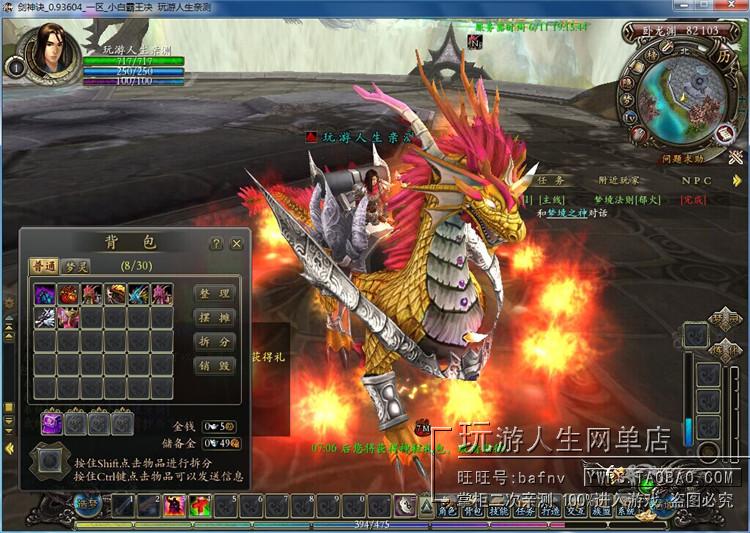Switch to the 梦灵 bag tab
Viewport: 750px width, 533px height.
coord(77,266)
